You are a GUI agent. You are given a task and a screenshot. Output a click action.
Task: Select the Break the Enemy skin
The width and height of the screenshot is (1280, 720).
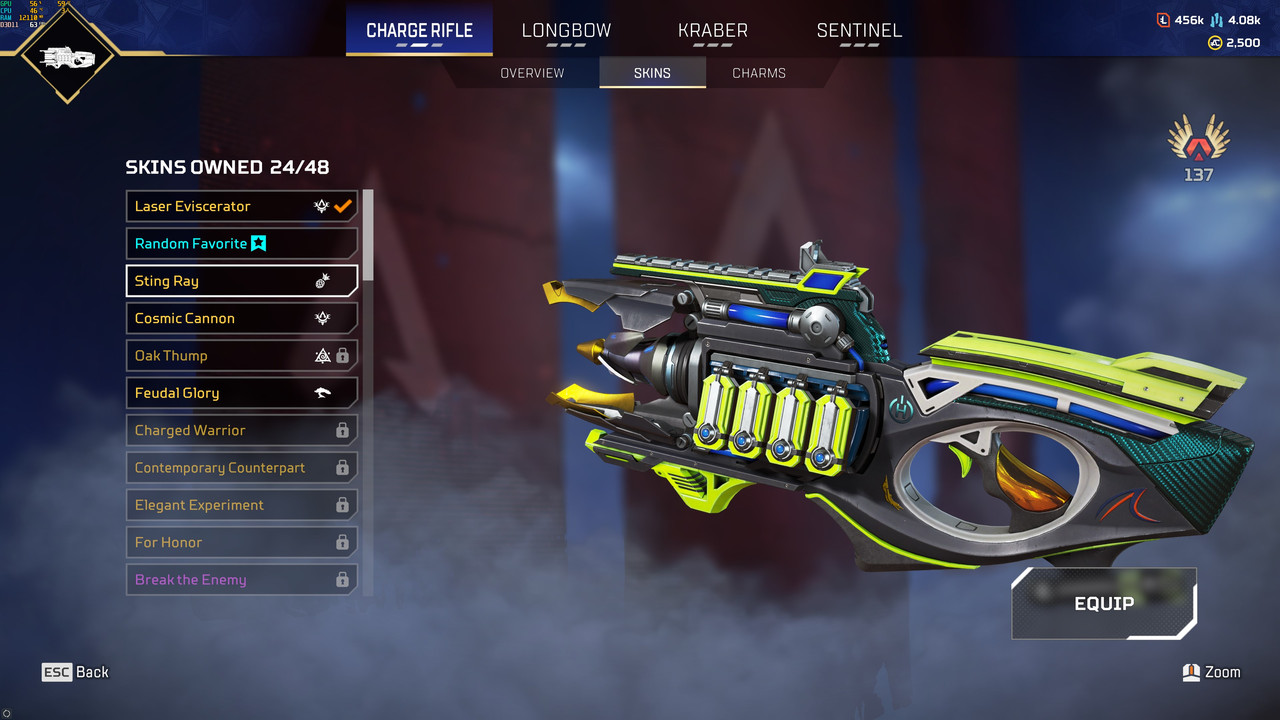coord(241,580)
